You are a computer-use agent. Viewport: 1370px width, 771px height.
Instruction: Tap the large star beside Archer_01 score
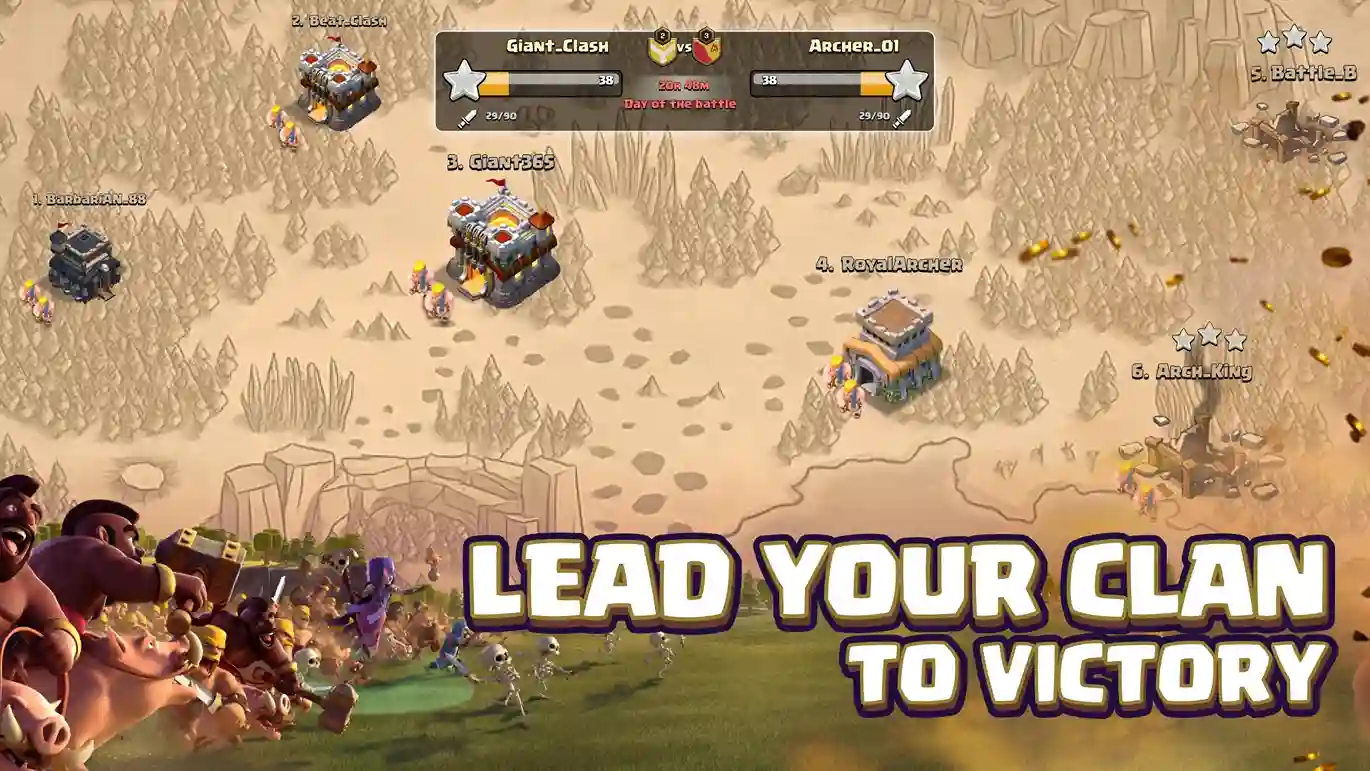pyautogui.click(x=906, y=83)
